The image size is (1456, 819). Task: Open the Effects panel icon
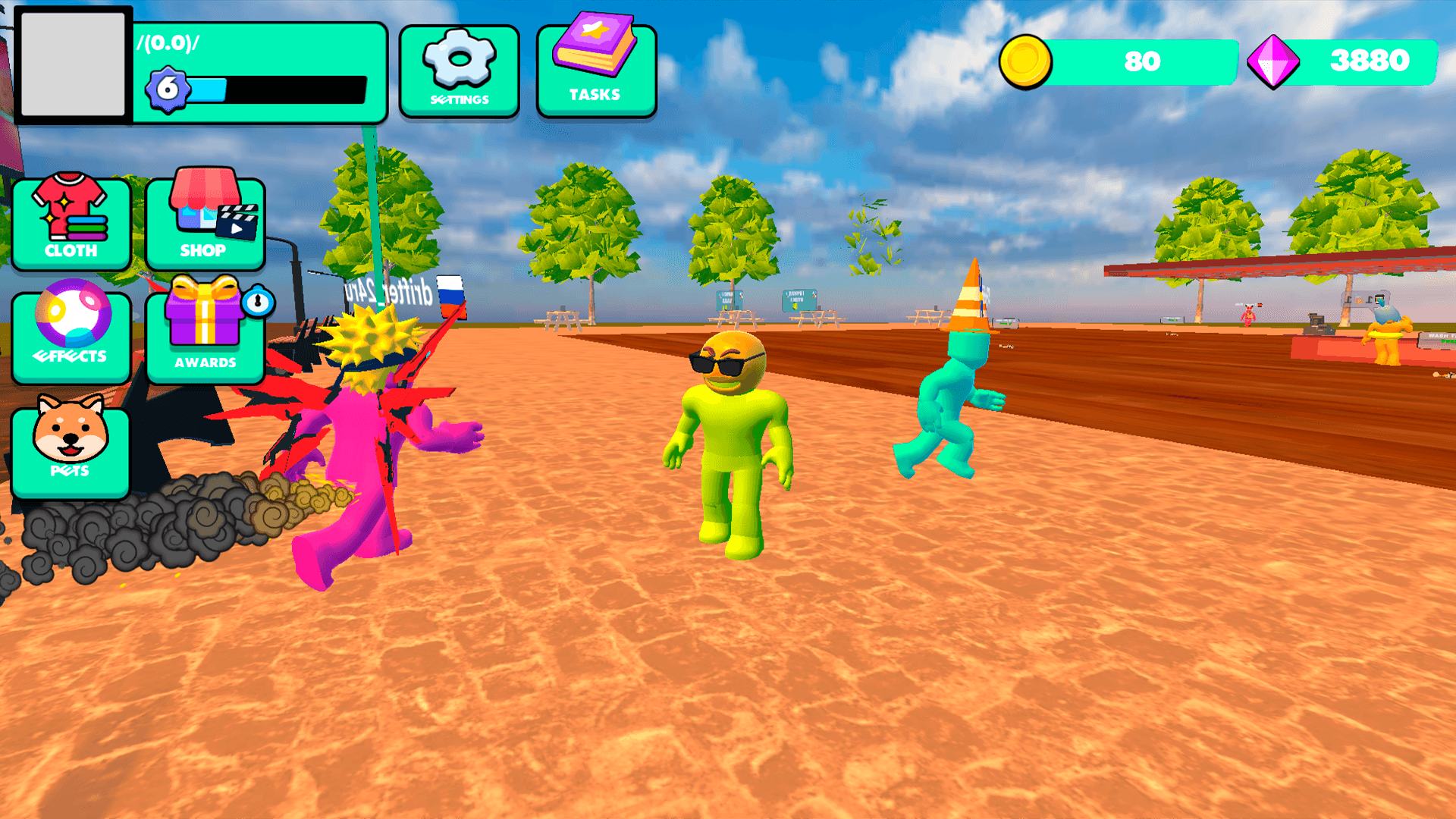point(71,331)
